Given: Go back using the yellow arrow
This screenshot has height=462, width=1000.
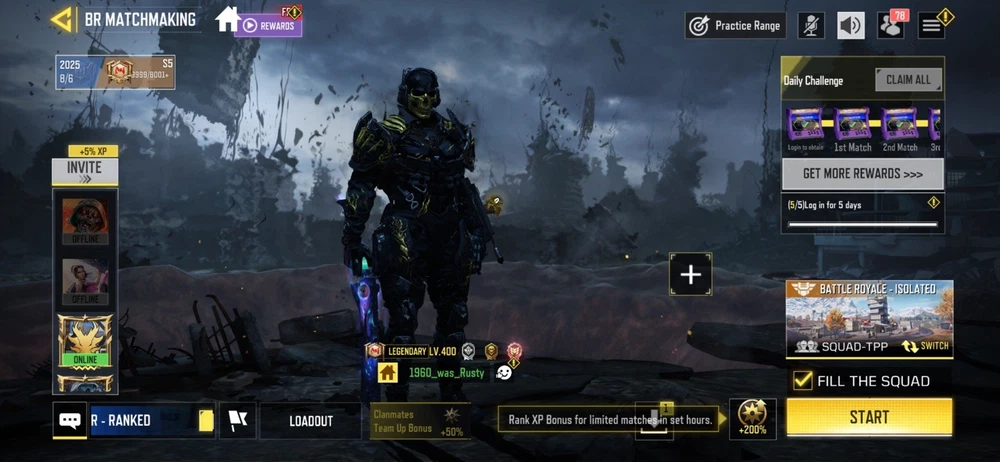Looking at the screenshot, I should tap(63, 19).
